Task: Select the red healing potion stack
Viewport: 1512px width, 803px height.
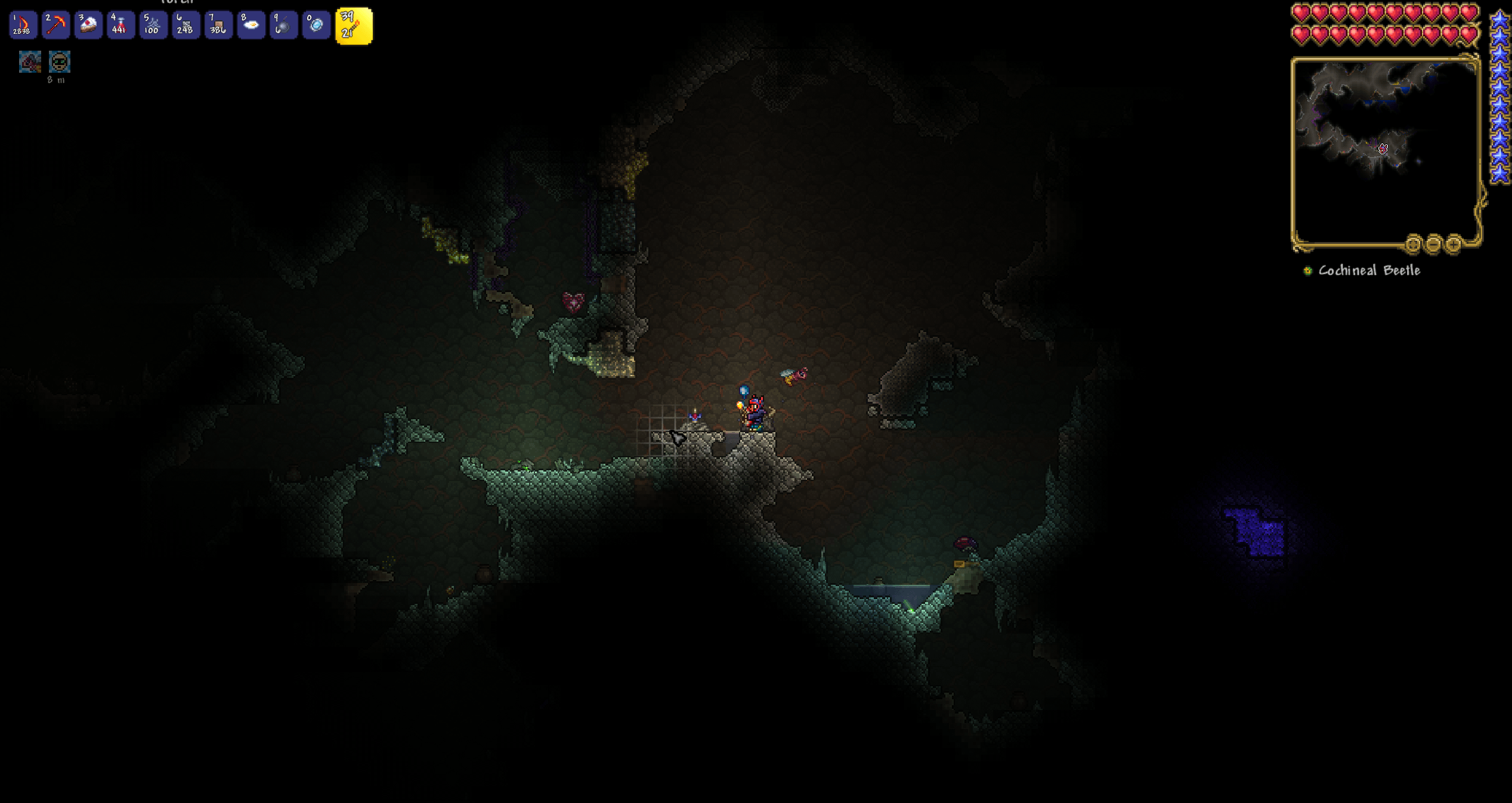Action: pyautogui.click(x=120, y=25)
